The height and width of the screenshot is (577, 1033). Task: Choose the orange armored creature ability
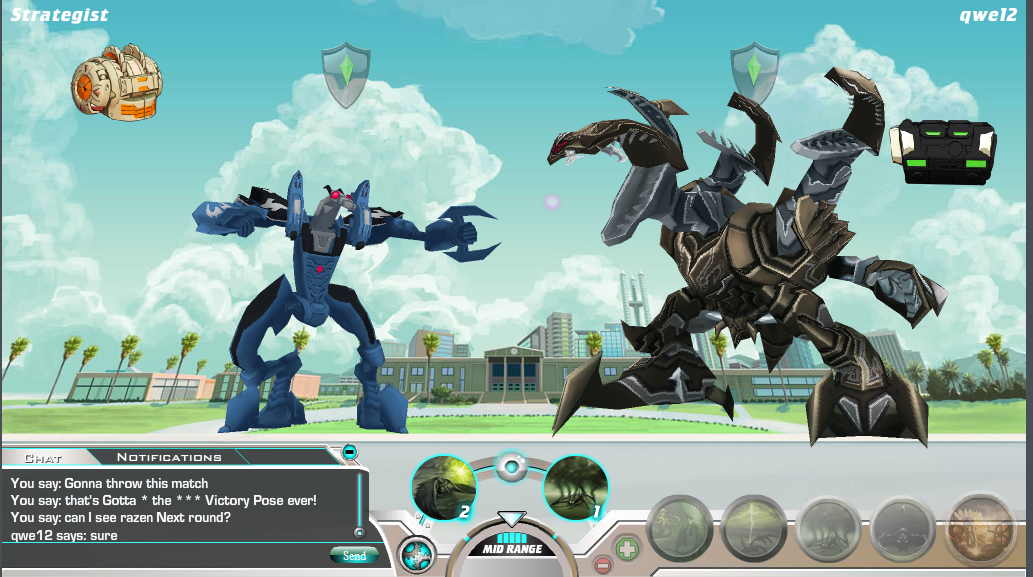click(980, 526)
